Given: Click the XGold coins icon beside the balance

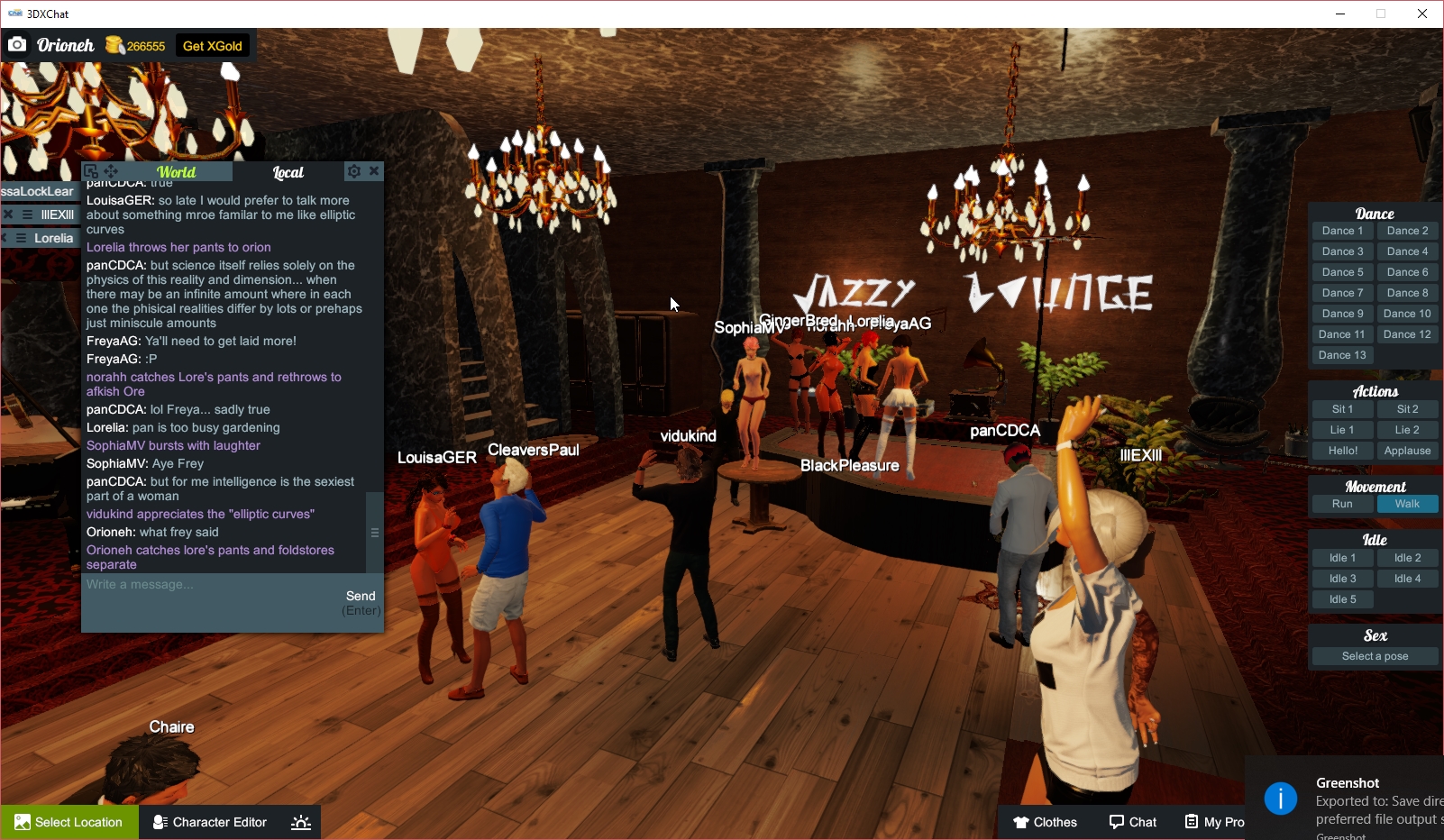Looking at the screenshot, I should 114,43.
